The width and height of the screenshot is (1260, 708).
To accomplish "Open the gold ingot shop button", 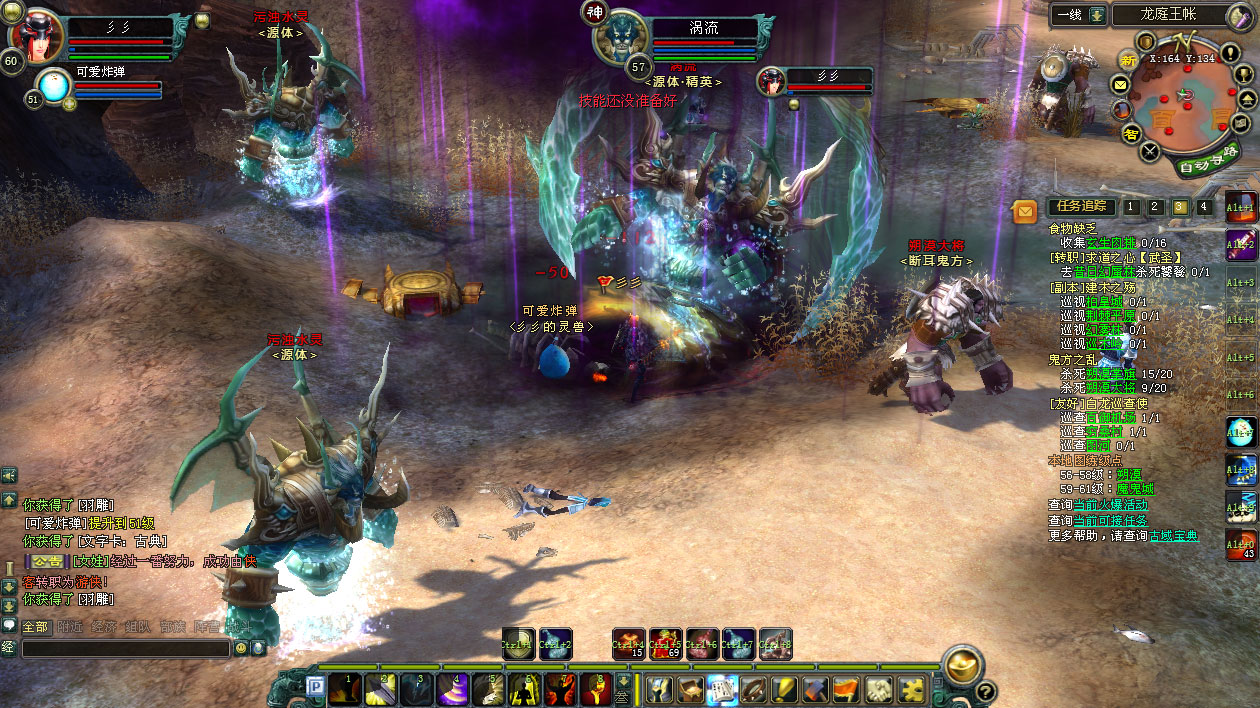I will [x=963, y=665].
